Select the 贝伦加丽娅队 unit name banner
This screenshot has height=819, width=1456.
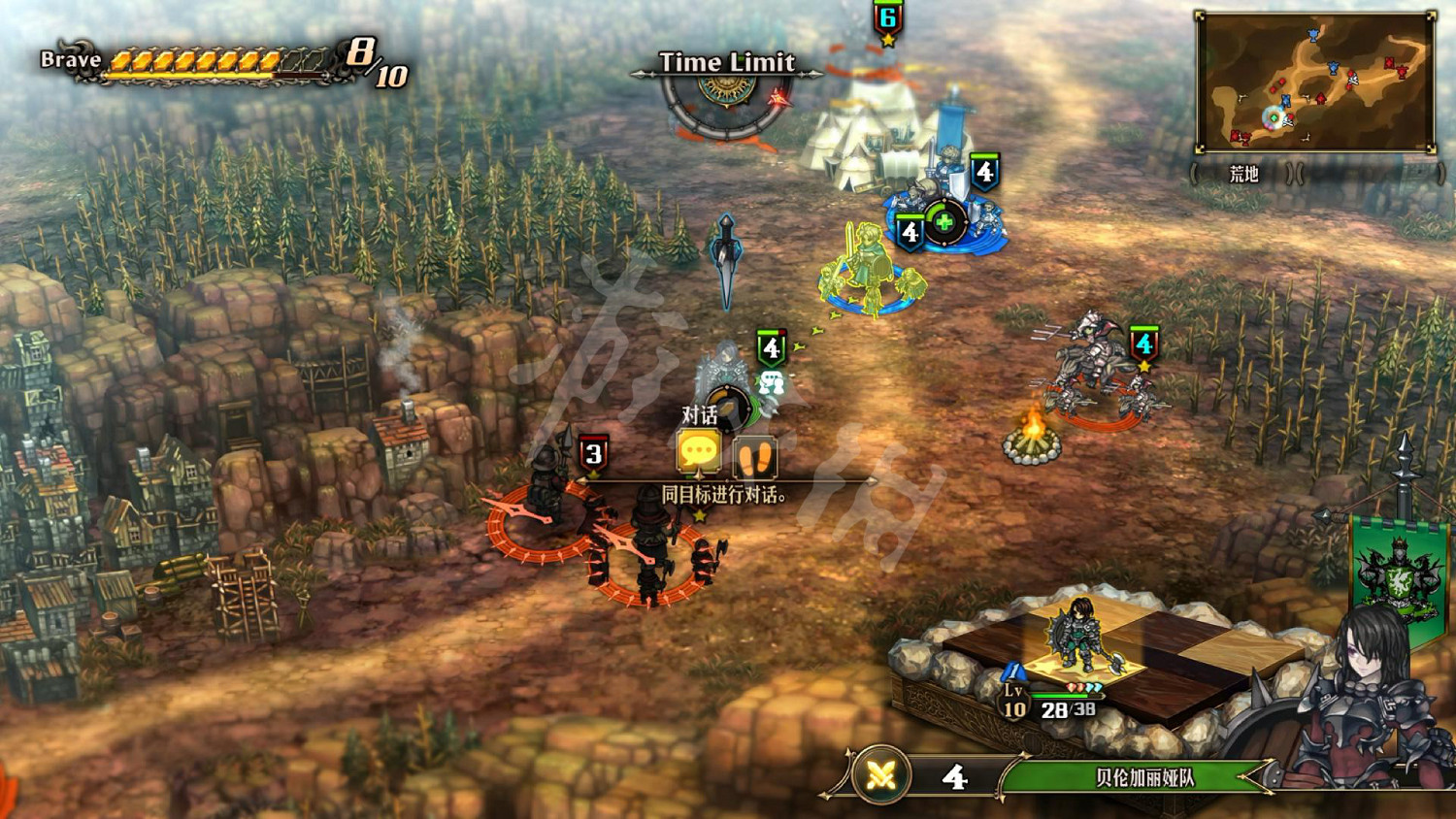[1143, 777]
